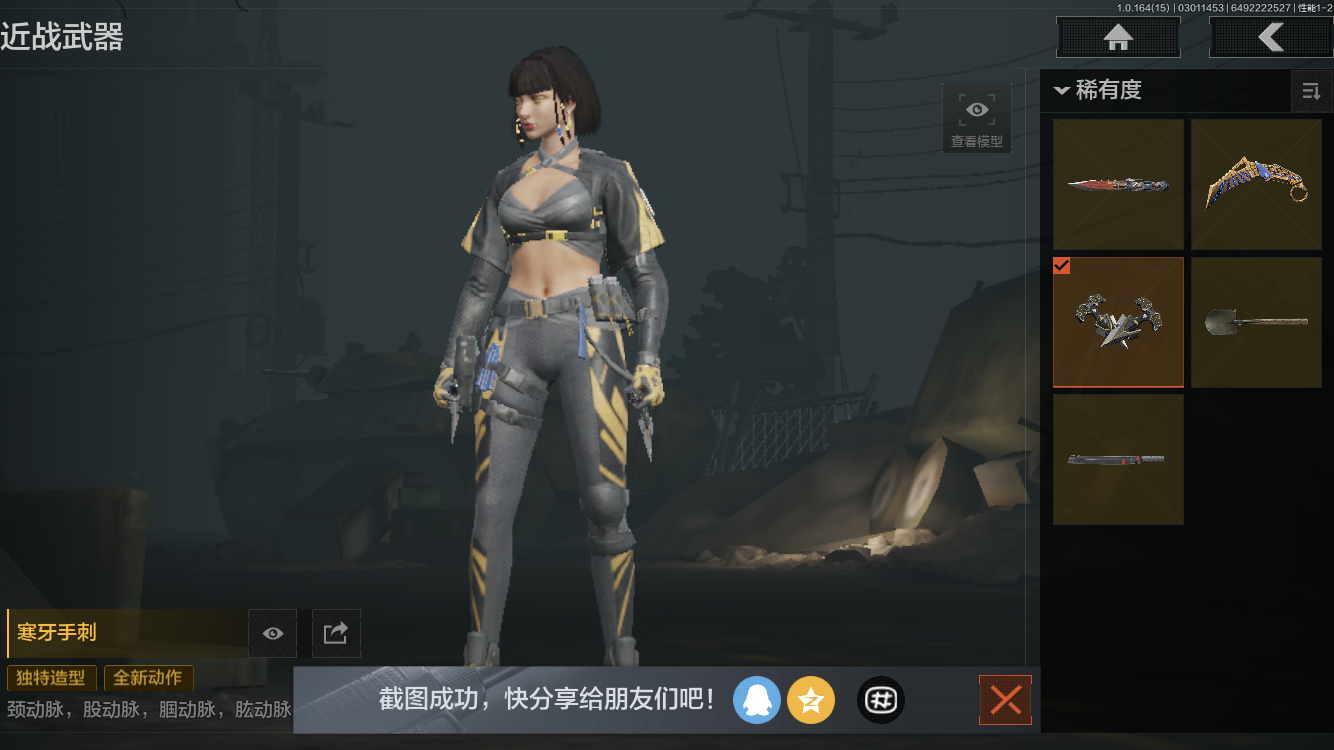The width and height of the screenshot is (1334, 750).
Task: Select the katana thumbnail at the bottom
Action: click(1118, 459)
